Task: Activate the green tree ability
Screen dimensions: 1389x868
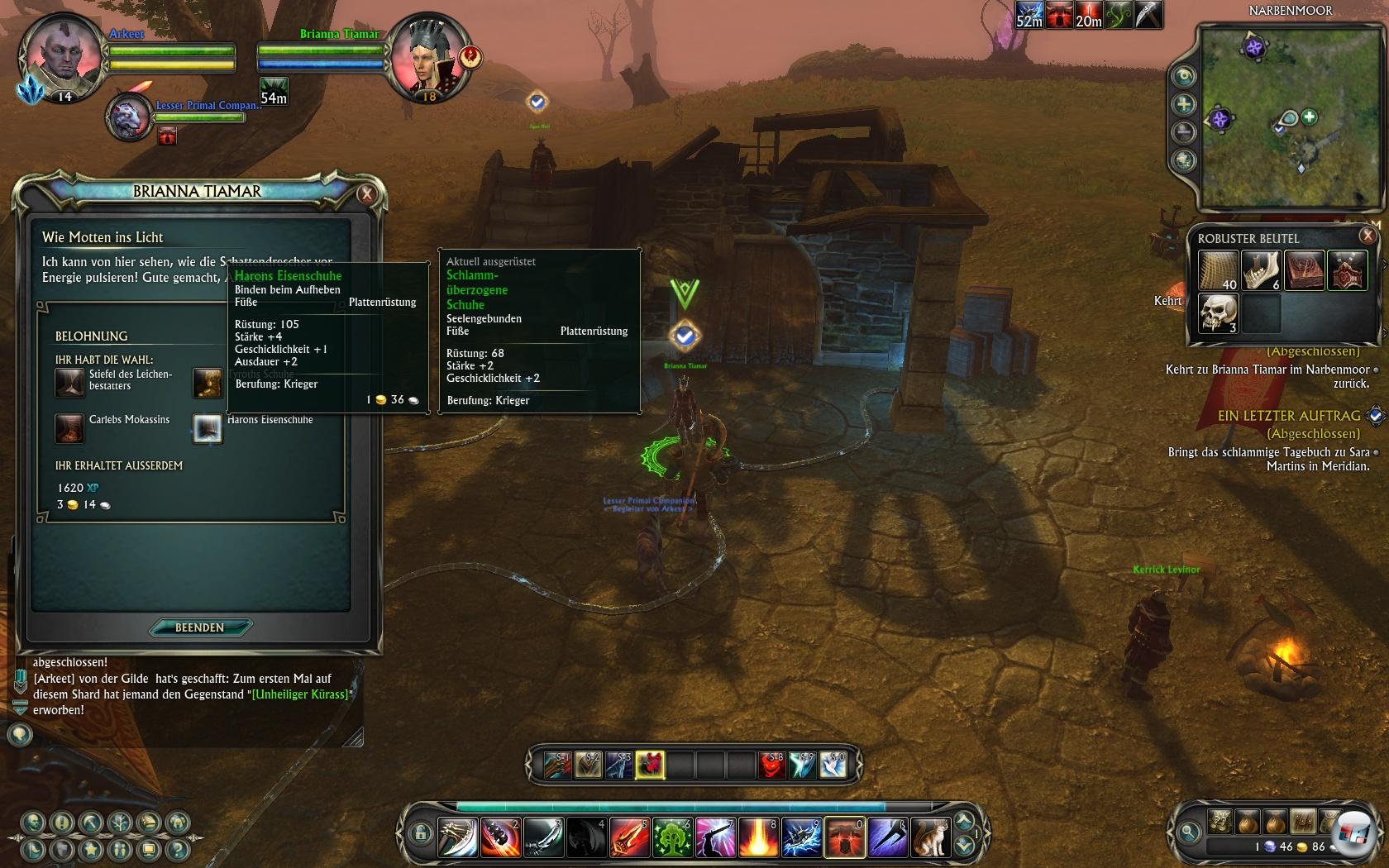Action: coord(671,837)
